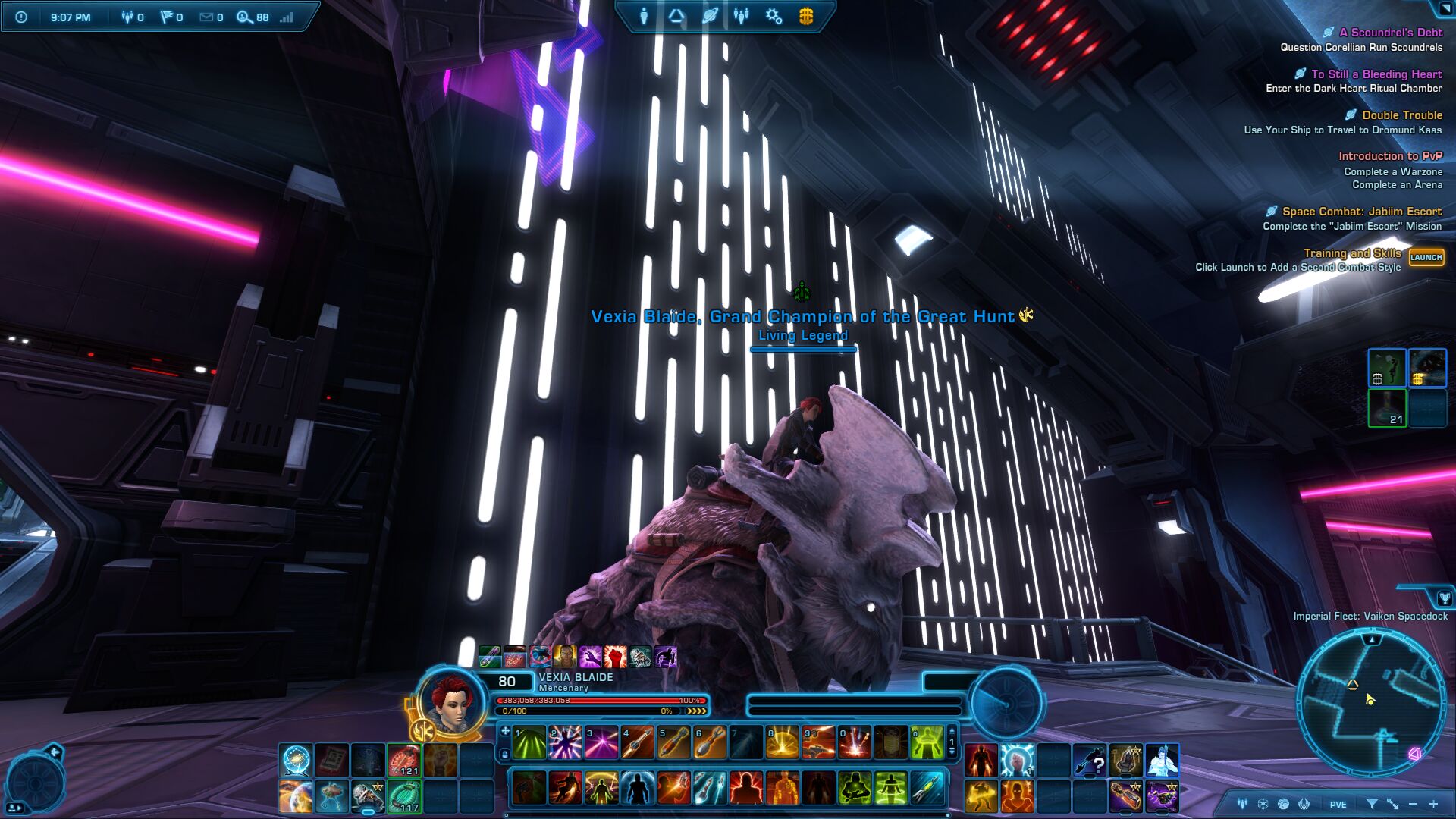This screenshot has width=1456, height=819.
Task: Use the yellow burst ability in slot 8
Action: 782,742
